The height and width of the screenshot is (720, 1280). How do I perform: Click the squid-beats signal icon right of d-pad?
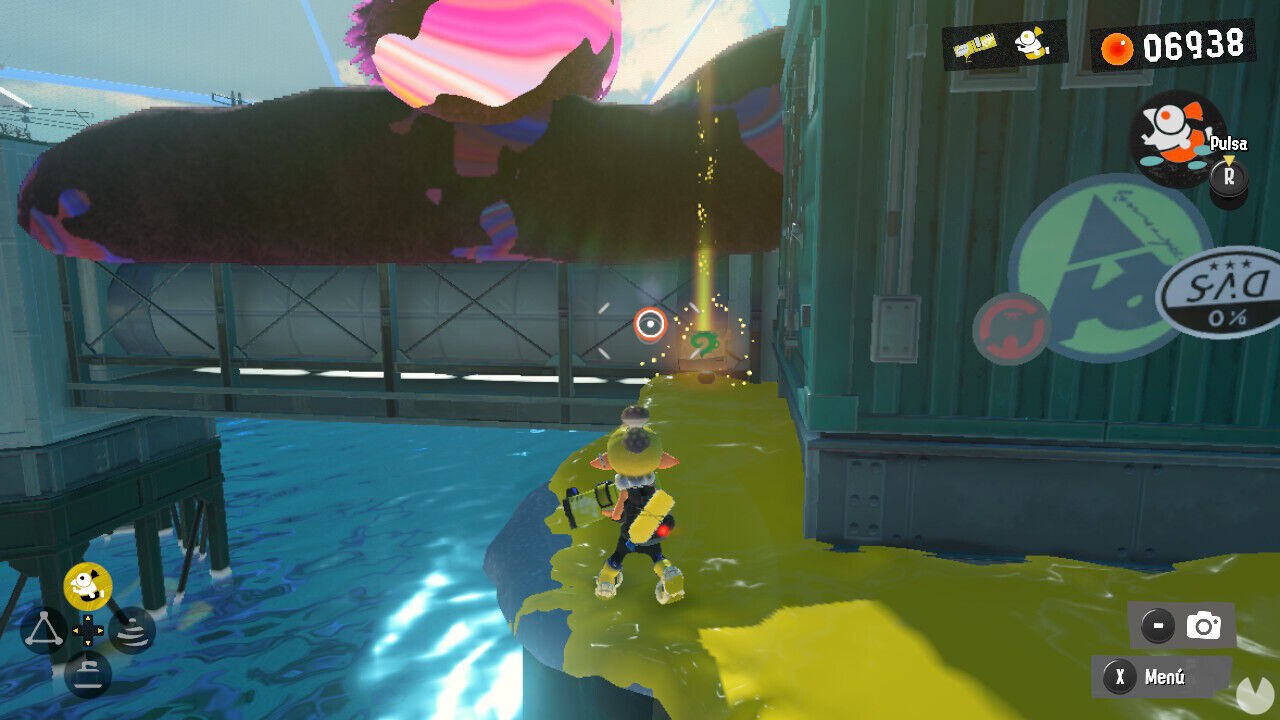point(132,632)
